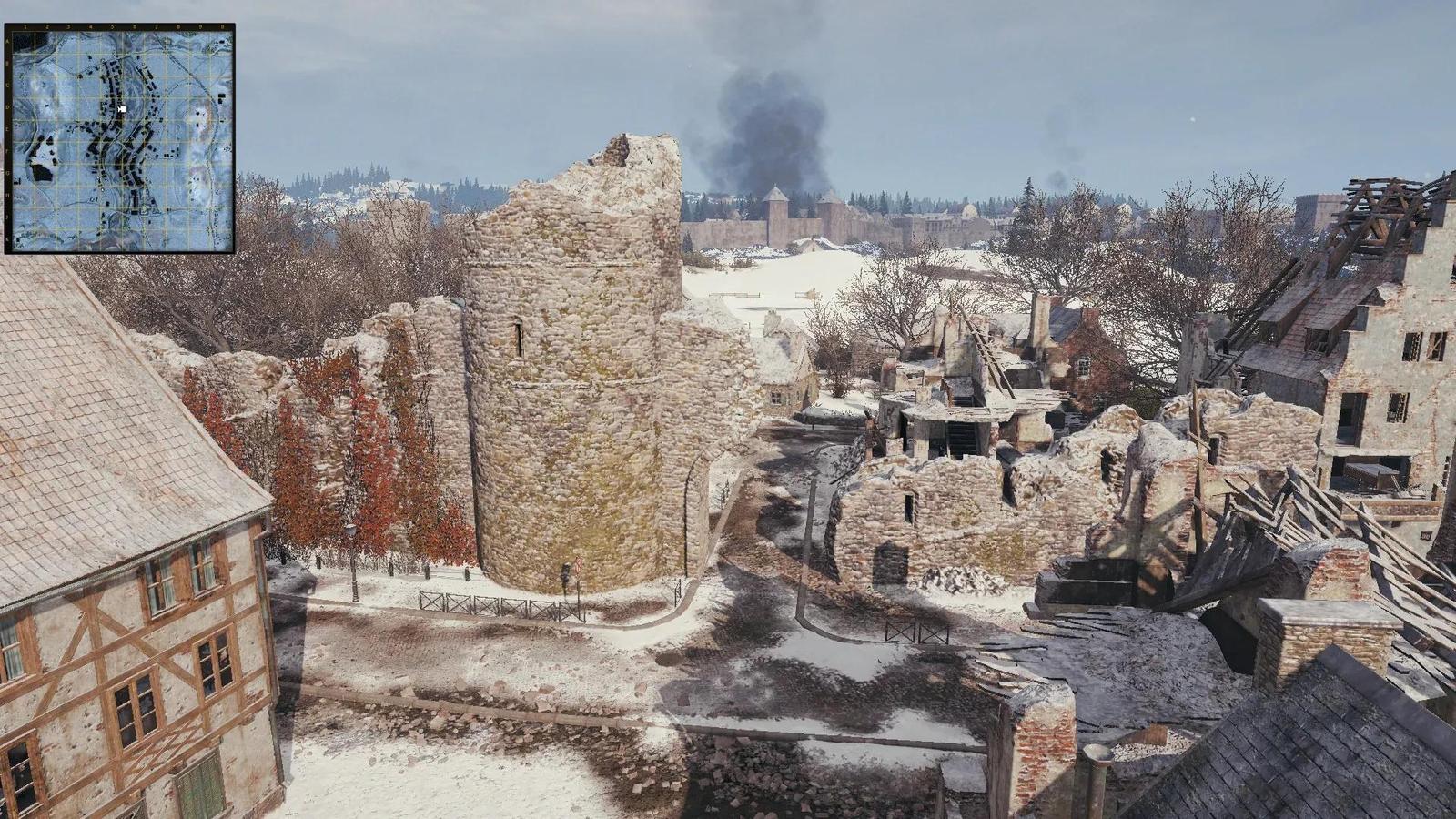1456x819 pixels.
Task: Click the minimap column label 0
Action: 222,26
